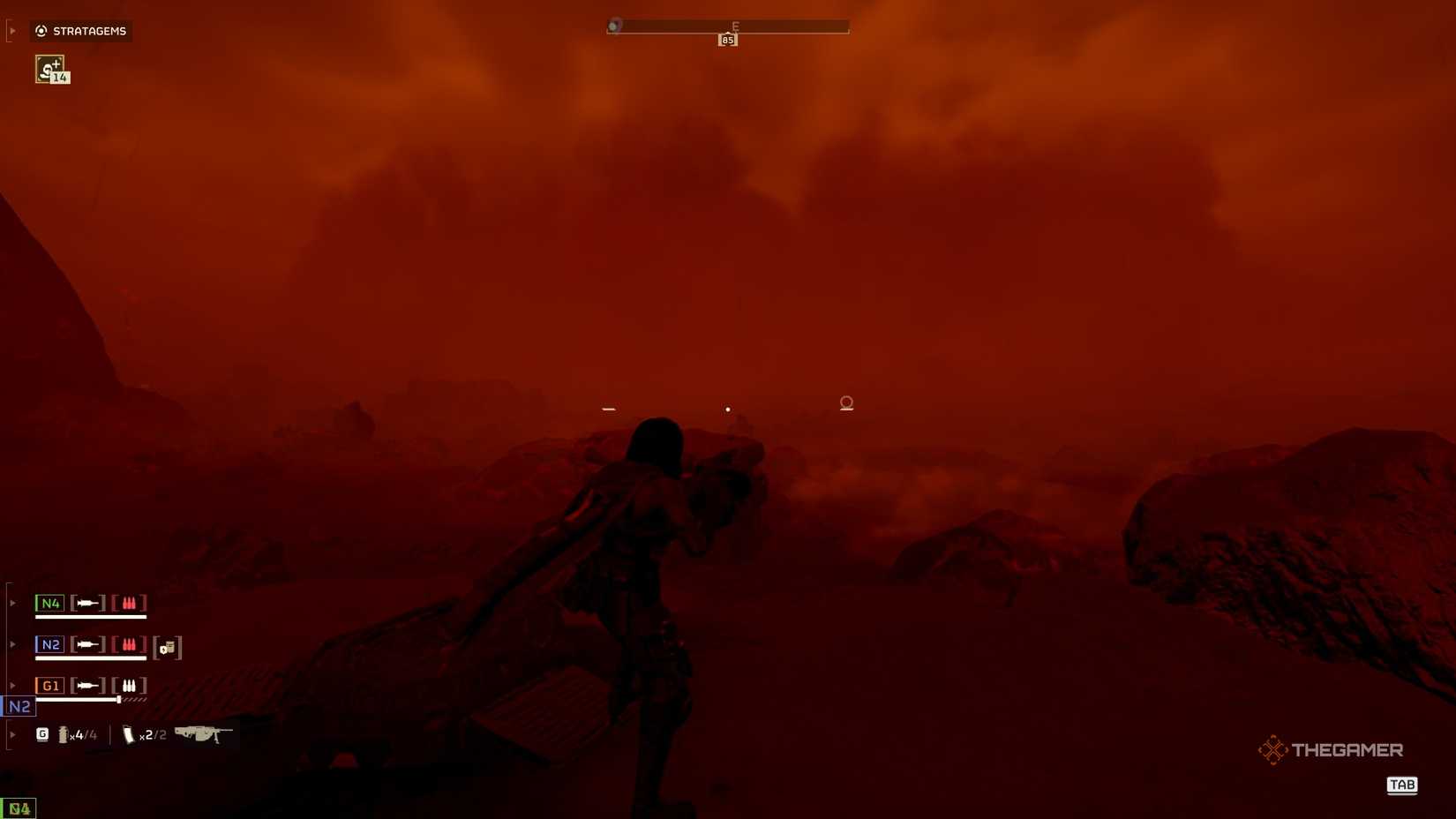Select the N2 player nameplate
1456x819 pixels.
pos(21,706)
